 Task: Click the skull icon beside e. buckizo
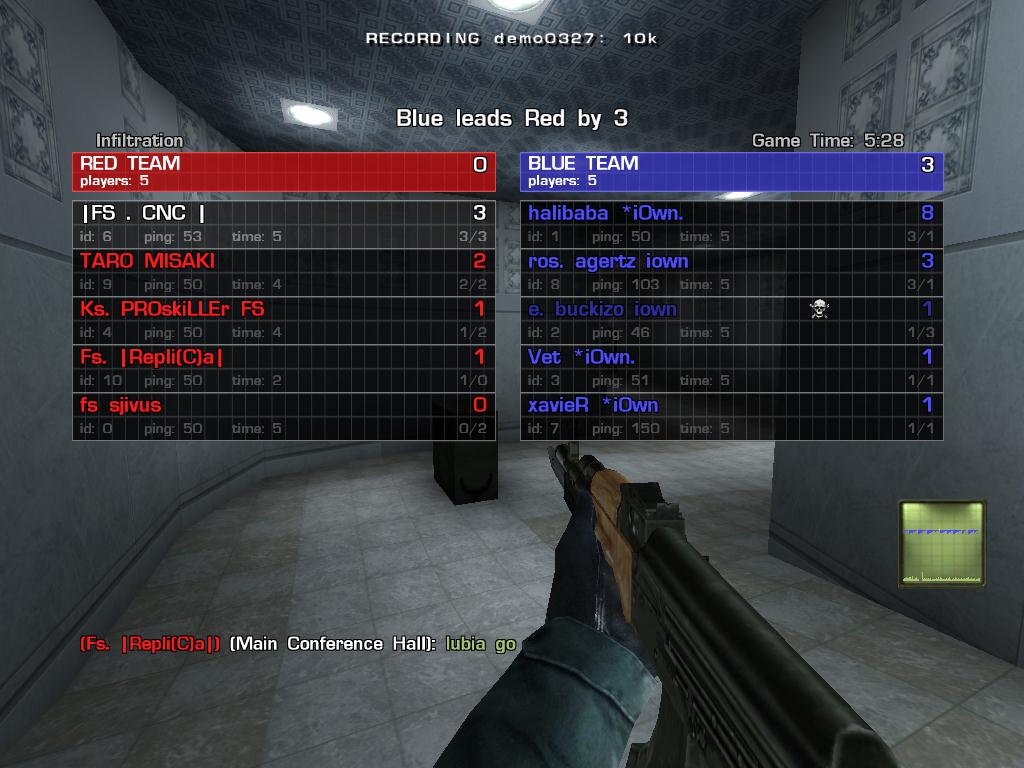click(x=819, y=309)
